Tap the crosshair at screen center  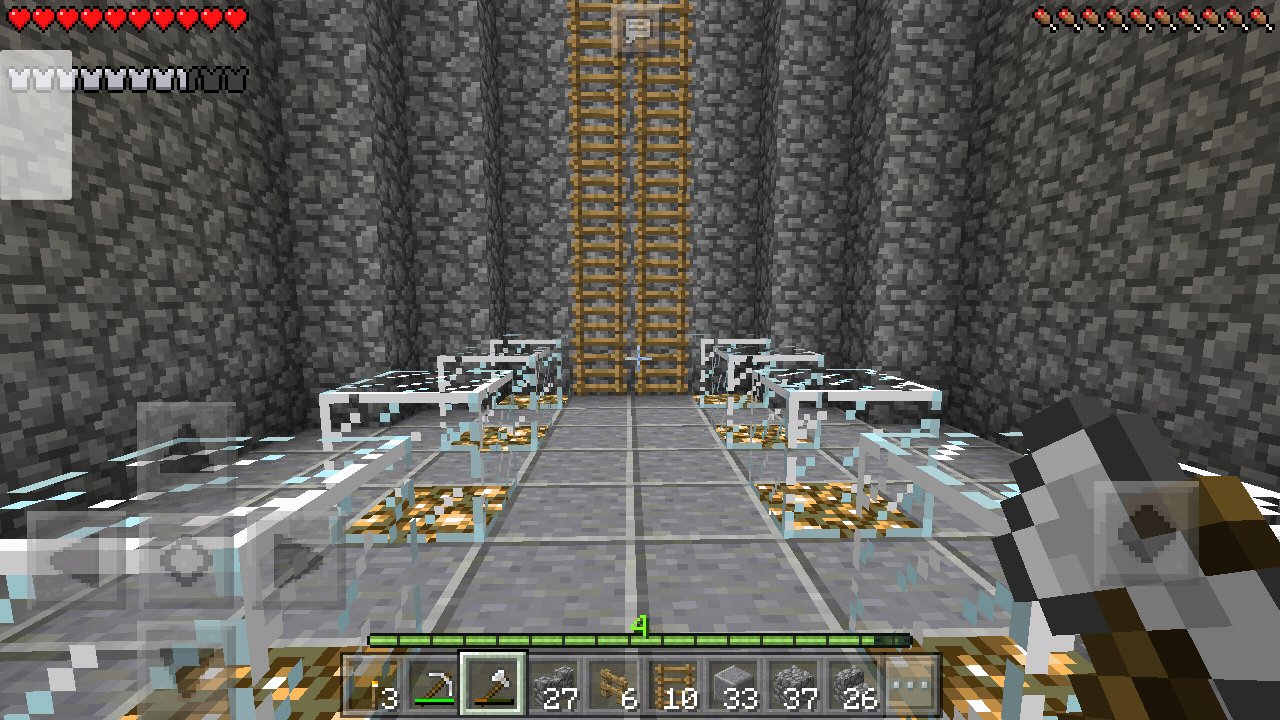coord(640,360)
